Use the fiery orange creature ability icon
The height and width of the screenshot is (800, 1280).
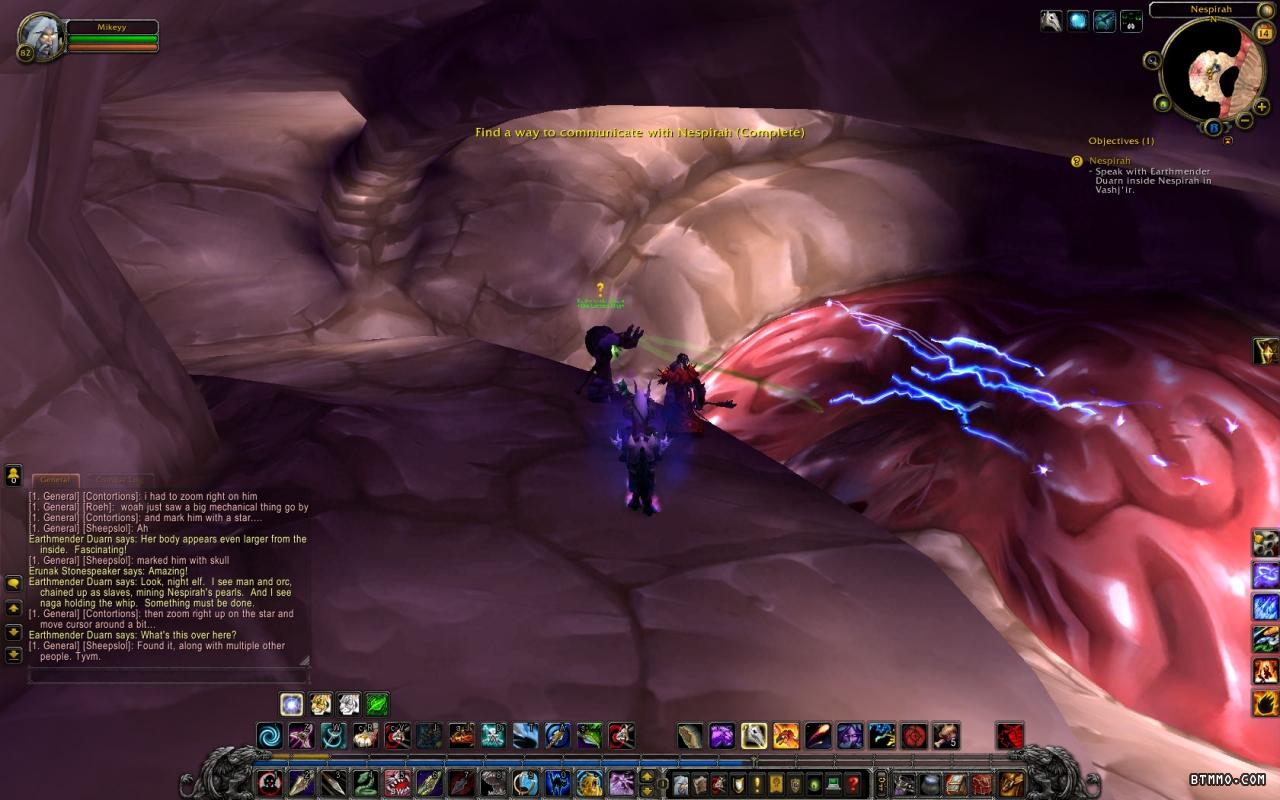click(x=786, y=737)
